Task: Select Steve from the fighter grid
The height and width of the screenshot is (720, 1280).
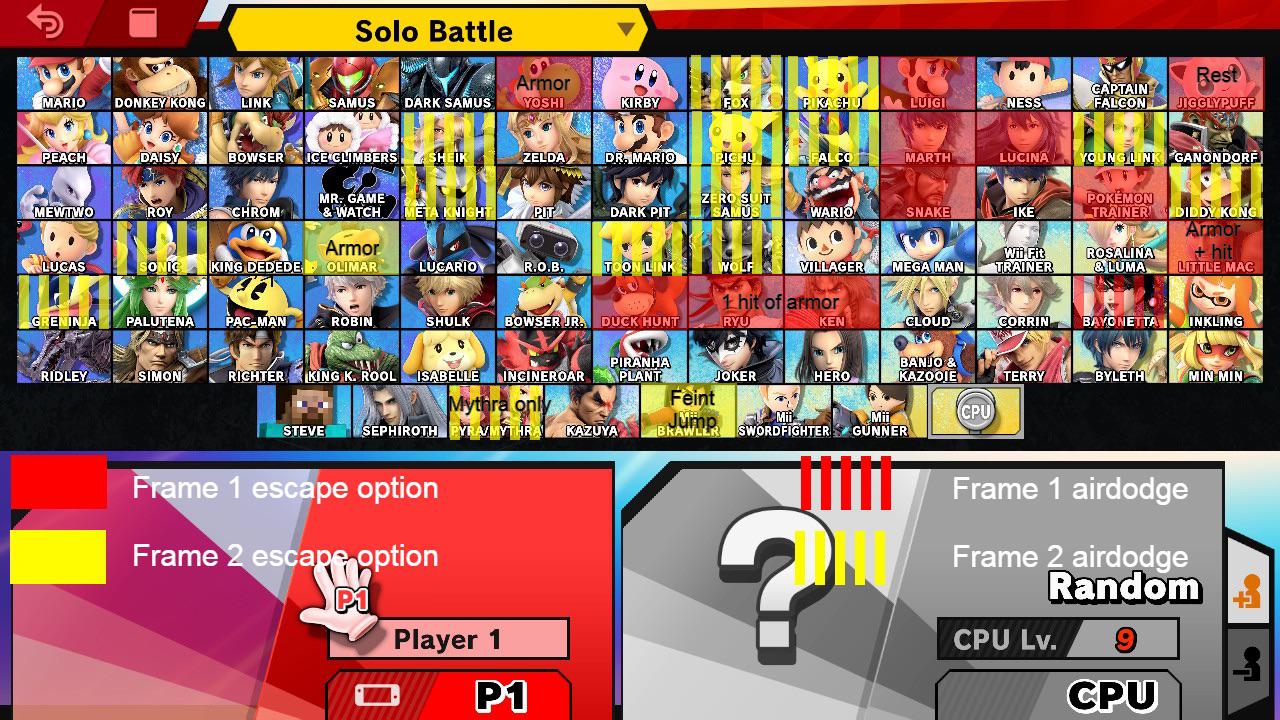Action: (x=304, y=410)
